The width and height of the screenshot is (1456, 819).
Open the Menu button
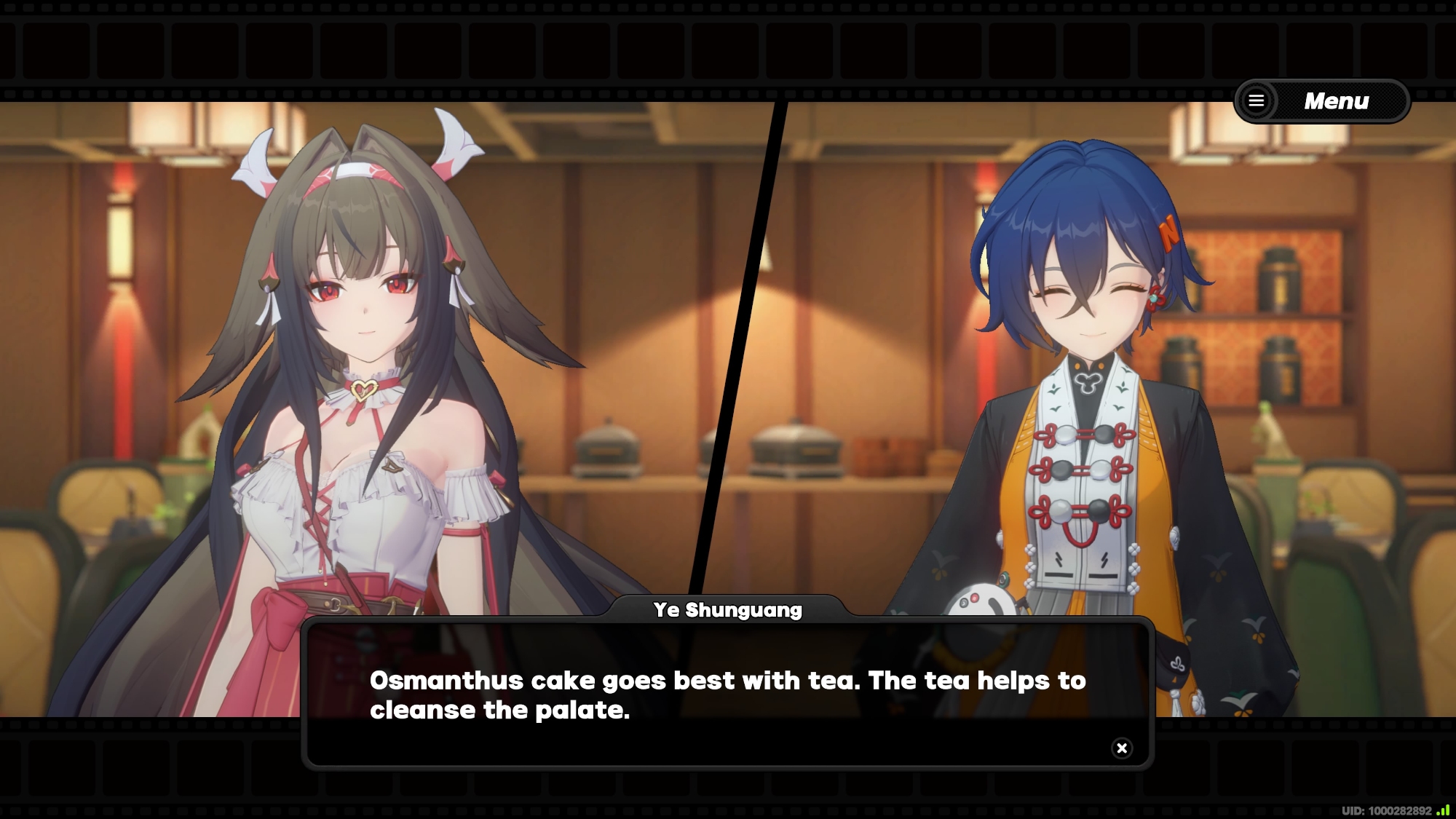[1322, 101]
